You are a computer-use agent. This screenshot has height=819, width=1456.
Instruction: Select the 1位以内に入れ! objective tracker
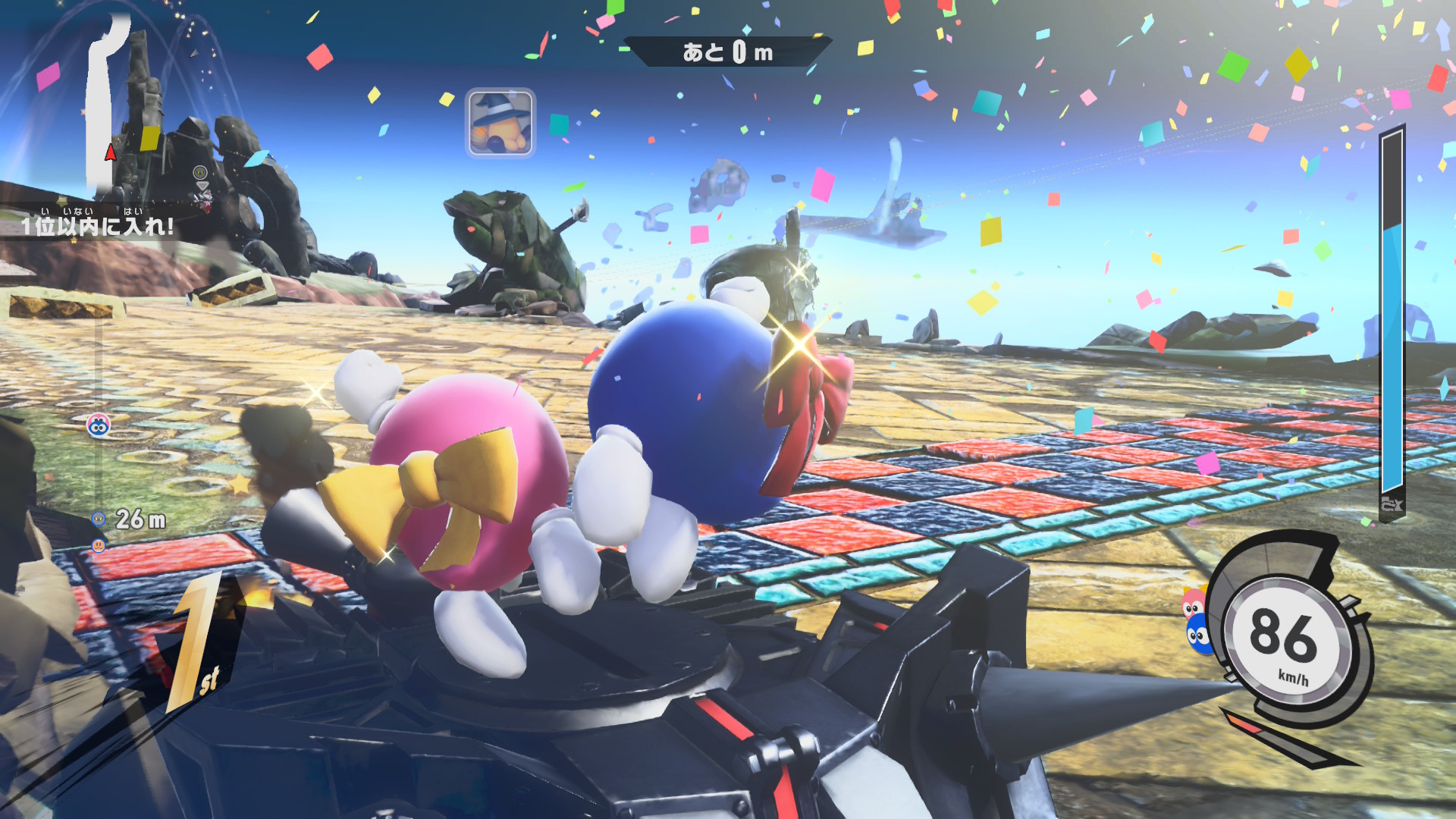click(x=97, y=225)
